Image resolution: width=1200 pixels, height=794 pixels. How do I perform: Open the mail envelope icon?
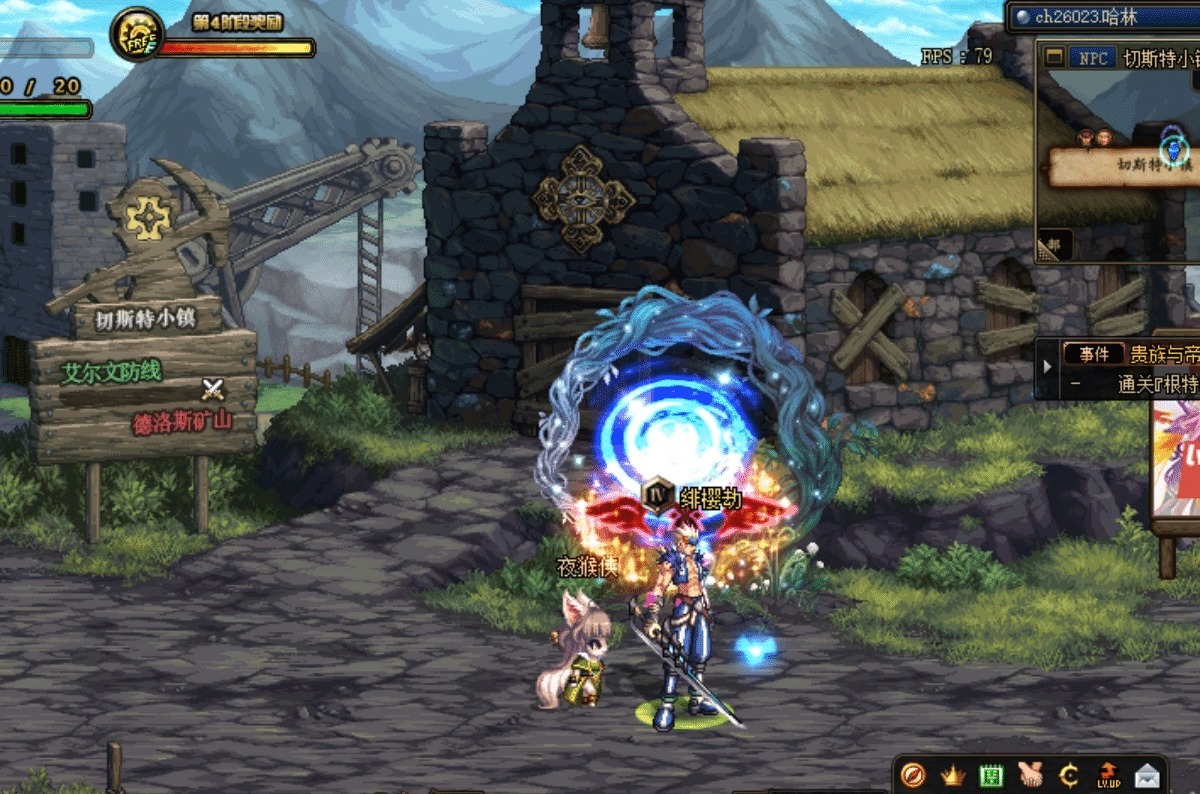pyautogui.click(x=1147, y=775)
